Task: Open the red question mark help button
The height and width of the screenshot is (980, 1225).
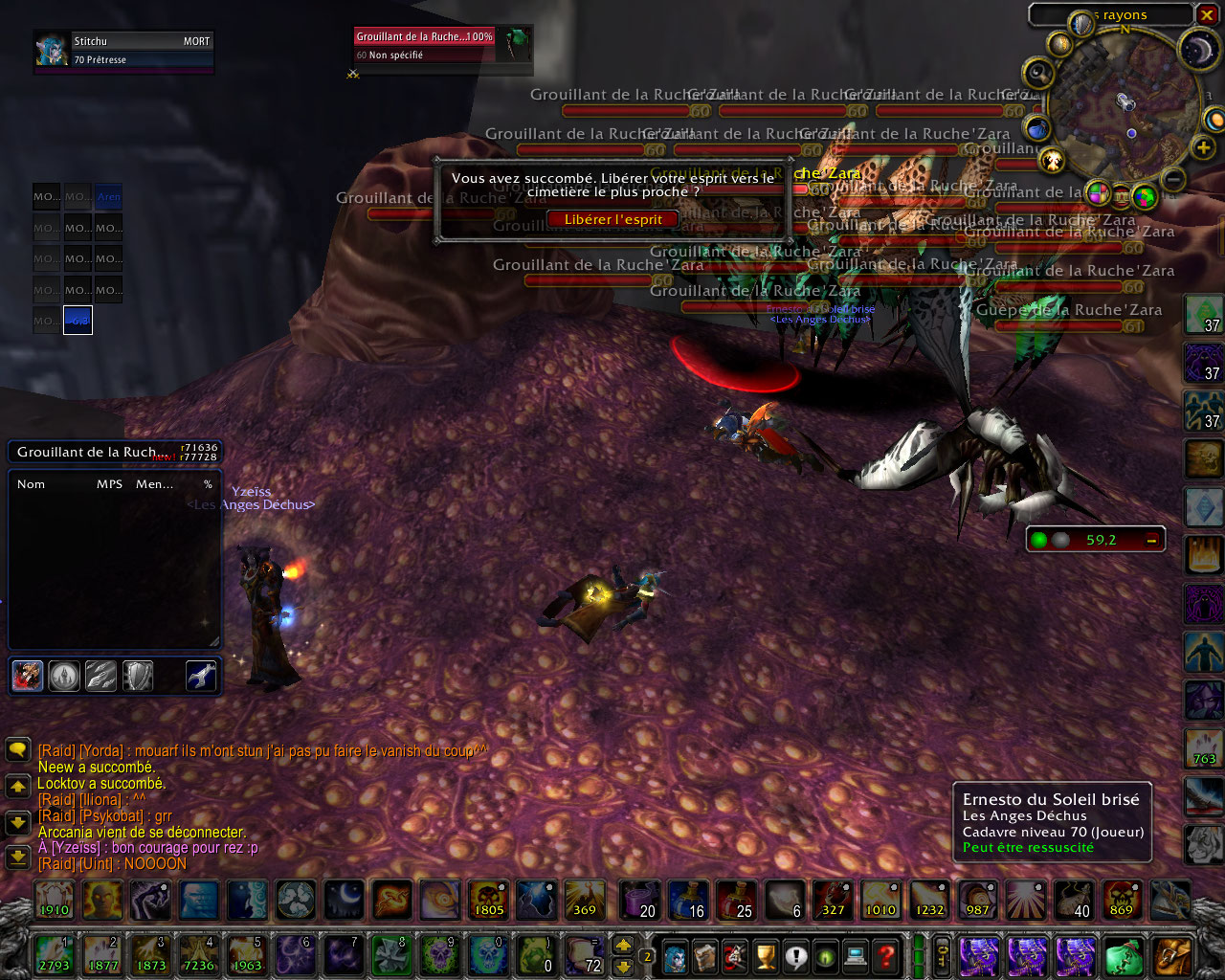Action: 887,955
